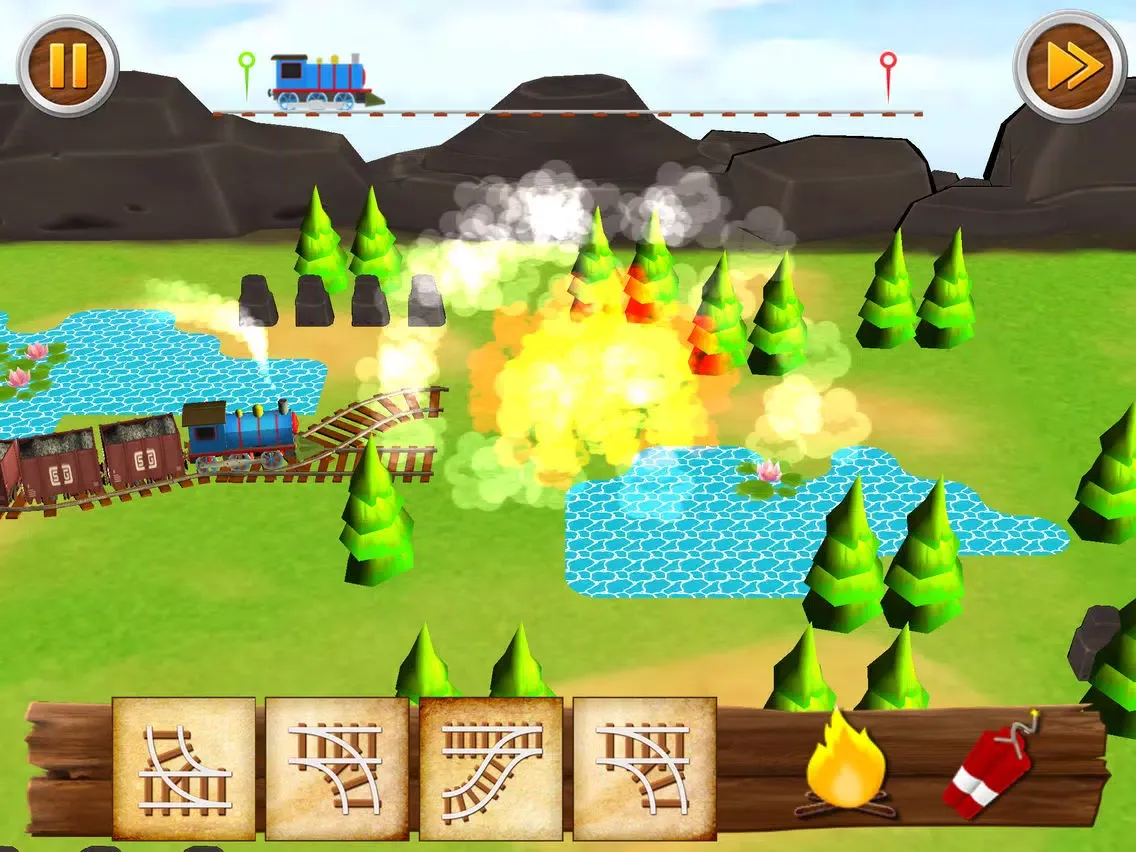Pick the dynamite tool

point(989,767)
